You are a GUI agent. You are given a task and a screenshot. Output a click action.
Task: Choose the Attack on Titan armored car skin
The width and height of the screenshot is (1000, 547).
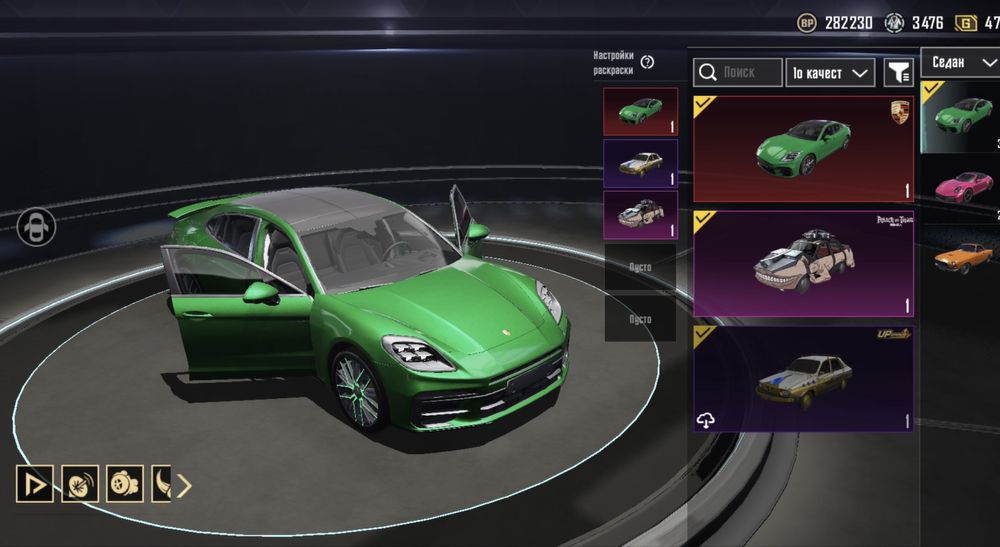[803, 263]
